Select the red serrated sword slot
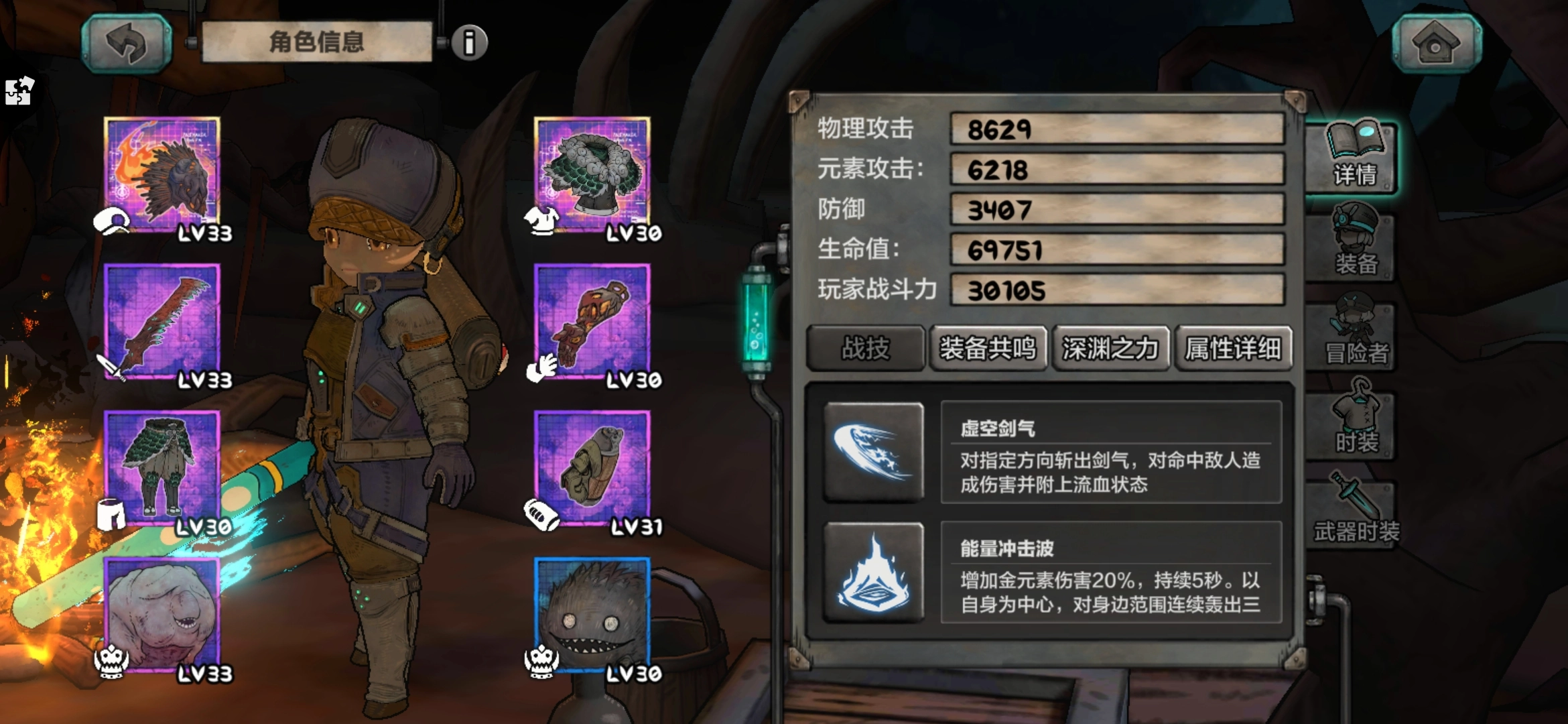This screenshot has width=1568, height=724. (162, 320)
